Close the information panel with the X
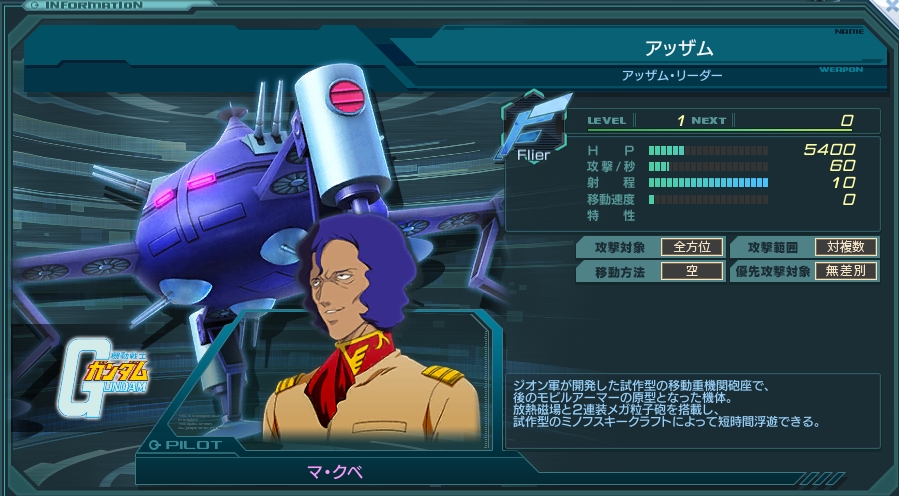Screen dimensions: 899x496 click(x=890, y=6)
